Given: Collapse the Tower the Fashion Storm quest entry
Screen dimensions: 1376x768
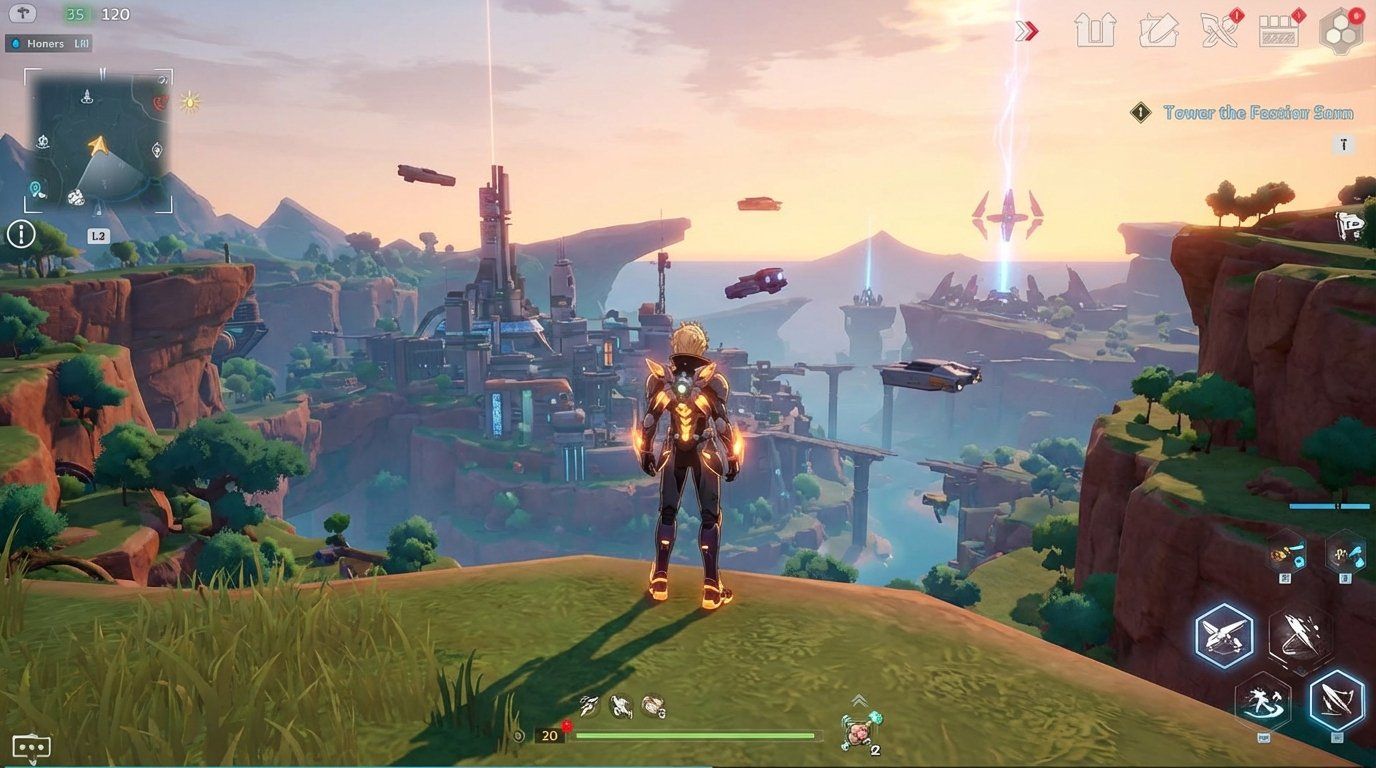Looking at the screenshot, I should click(1141, 113).
